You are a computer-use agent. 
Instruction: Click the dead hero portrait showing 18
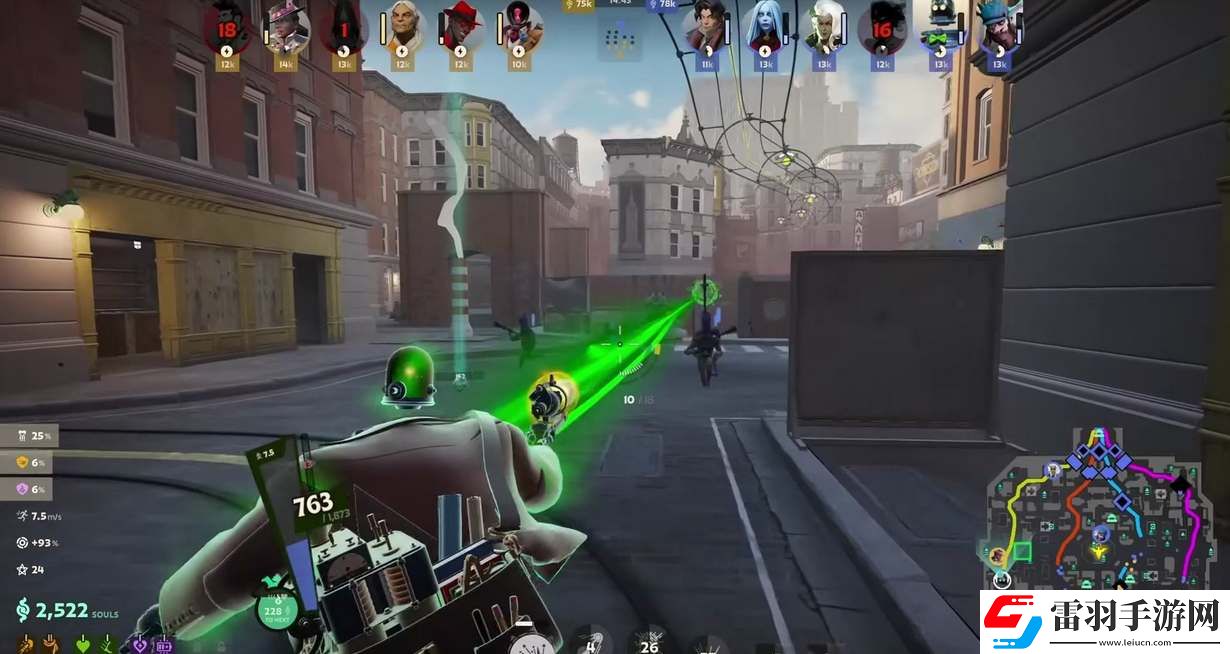(x=226, y=27)
